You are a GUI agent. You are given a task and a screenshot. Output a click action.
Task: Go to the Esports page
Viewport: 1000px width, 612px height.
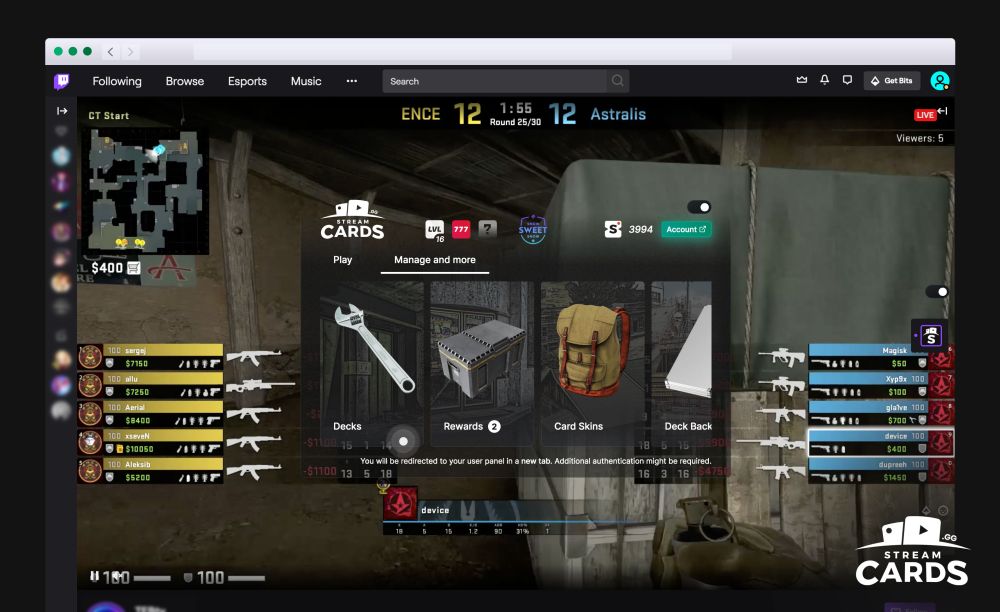[247, 81]
